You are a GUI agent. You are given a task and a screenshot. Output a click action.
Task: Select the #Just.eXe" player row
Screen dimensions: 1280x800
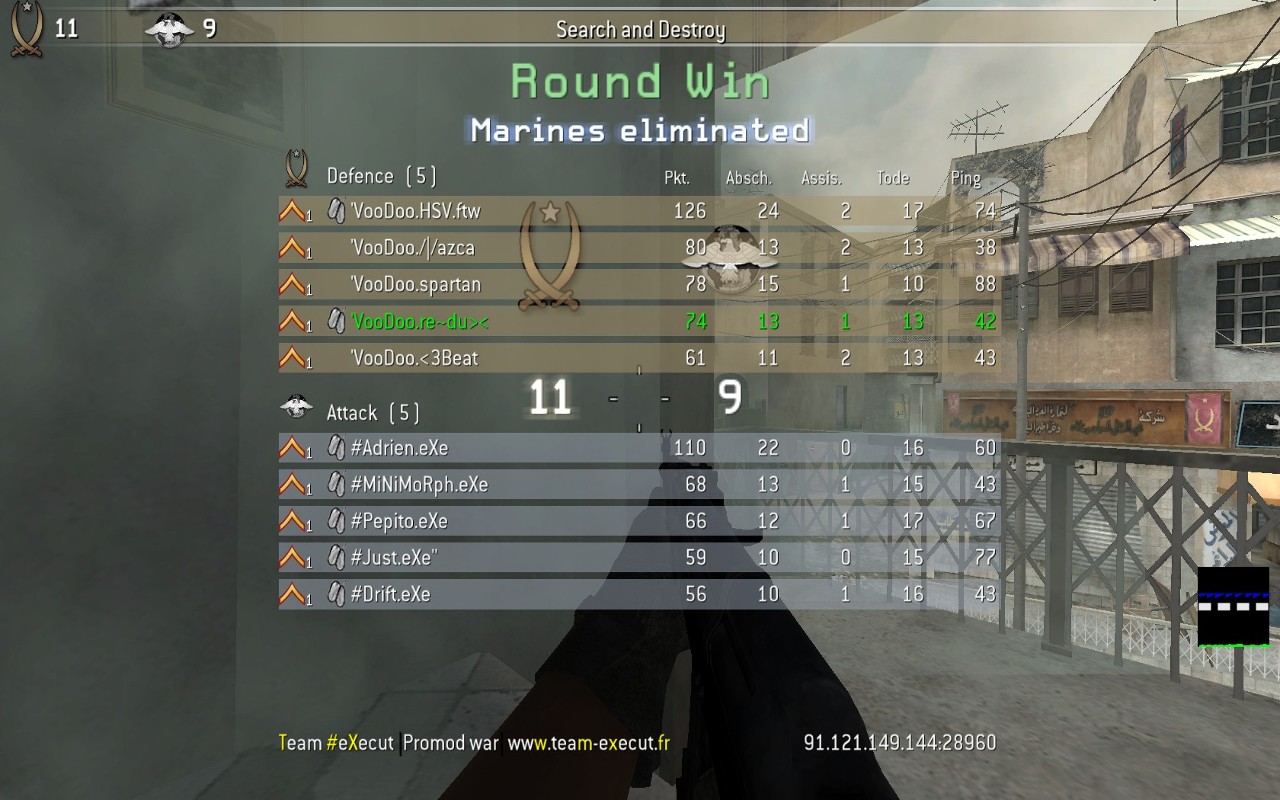(x=395, y=558)
